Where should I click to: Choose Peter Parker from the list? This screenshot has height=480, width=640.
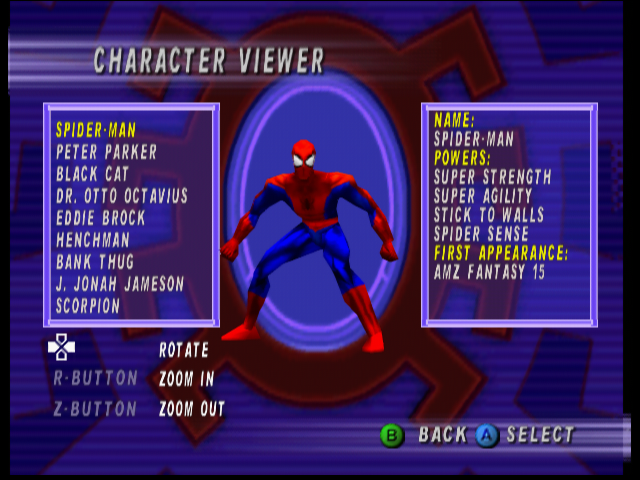click(107, 152)
